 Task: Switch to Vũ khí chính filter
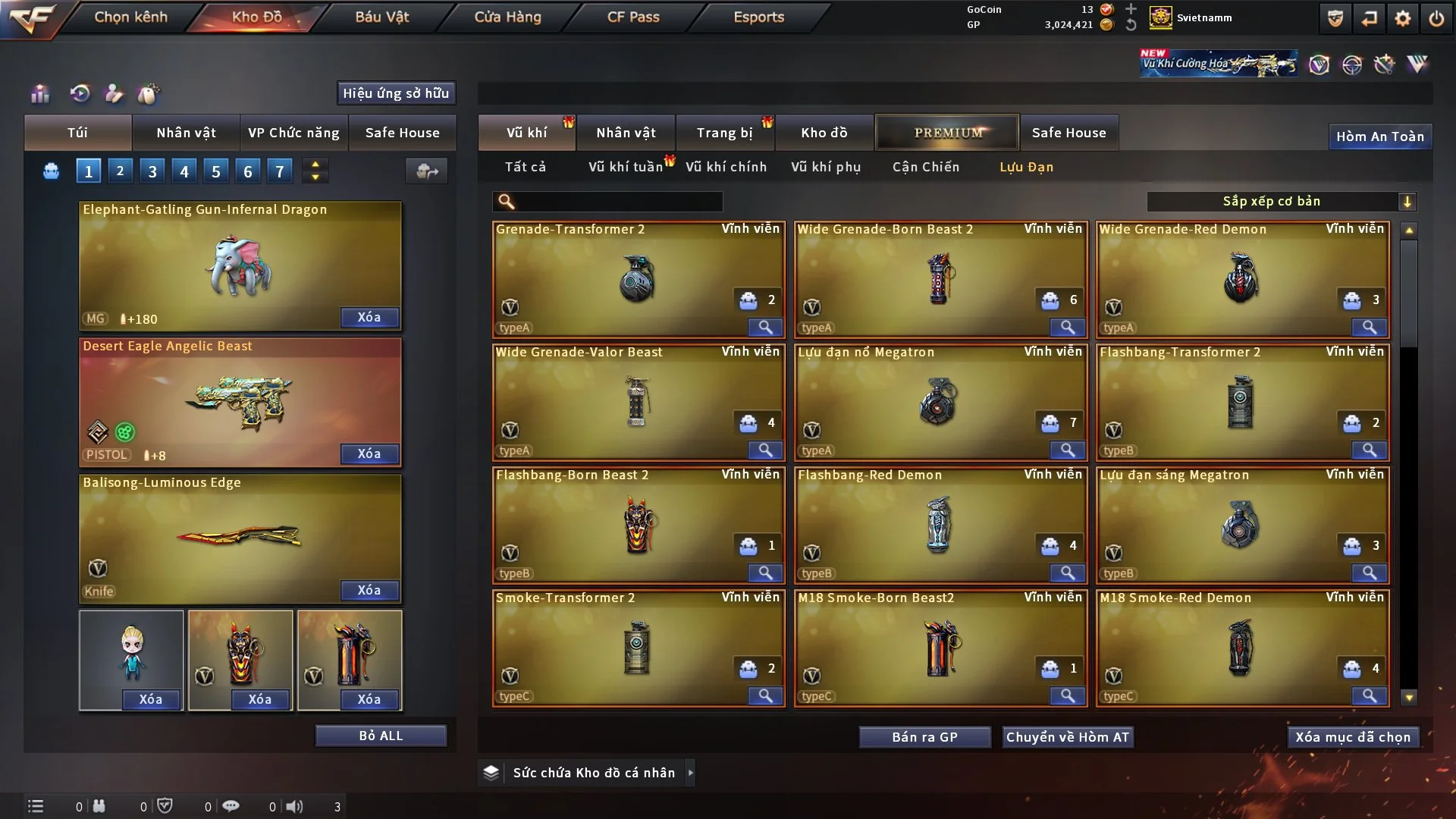point(726,167)
